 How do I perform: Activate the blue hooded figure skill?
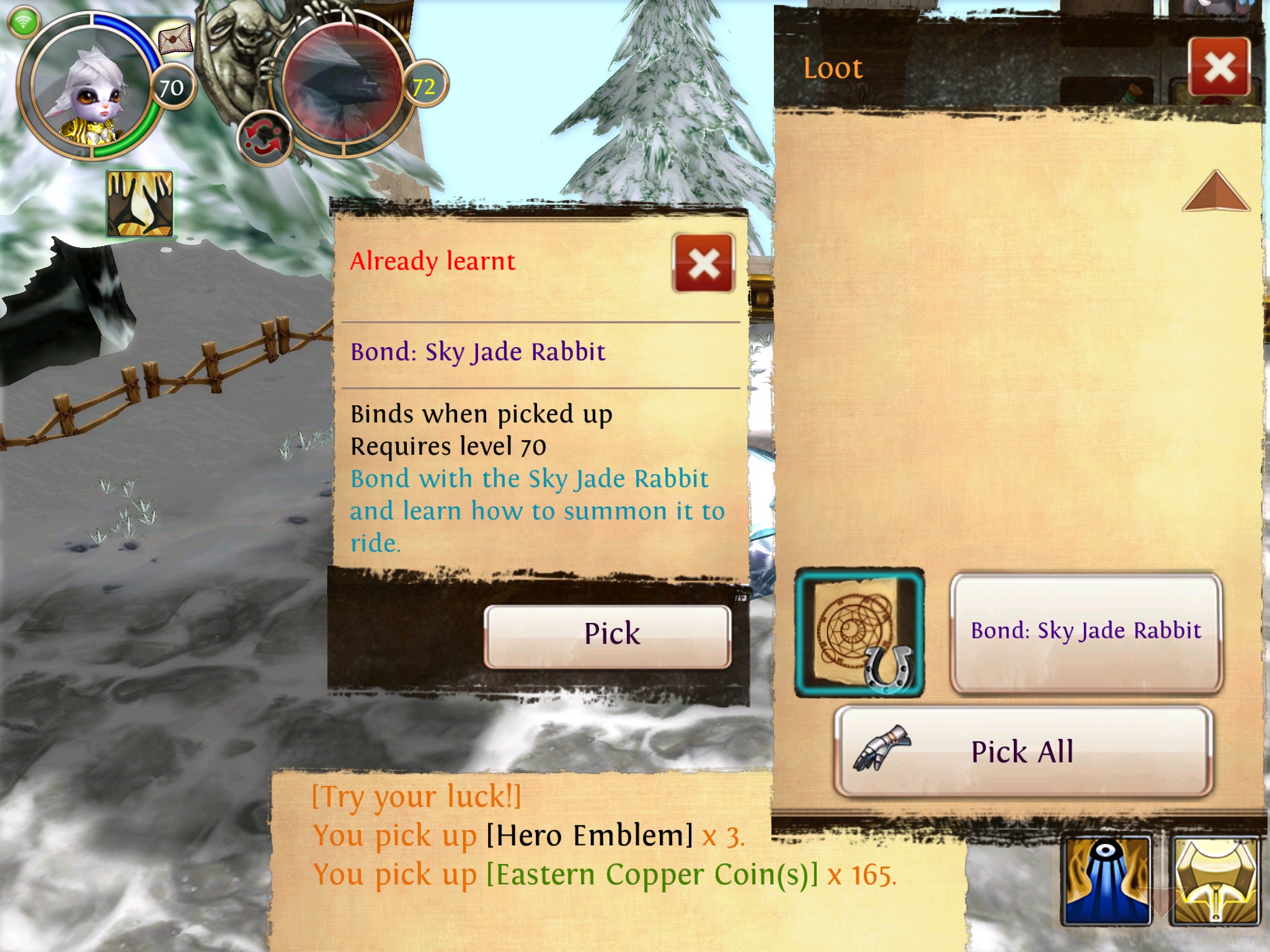[x=1107, y=880]
